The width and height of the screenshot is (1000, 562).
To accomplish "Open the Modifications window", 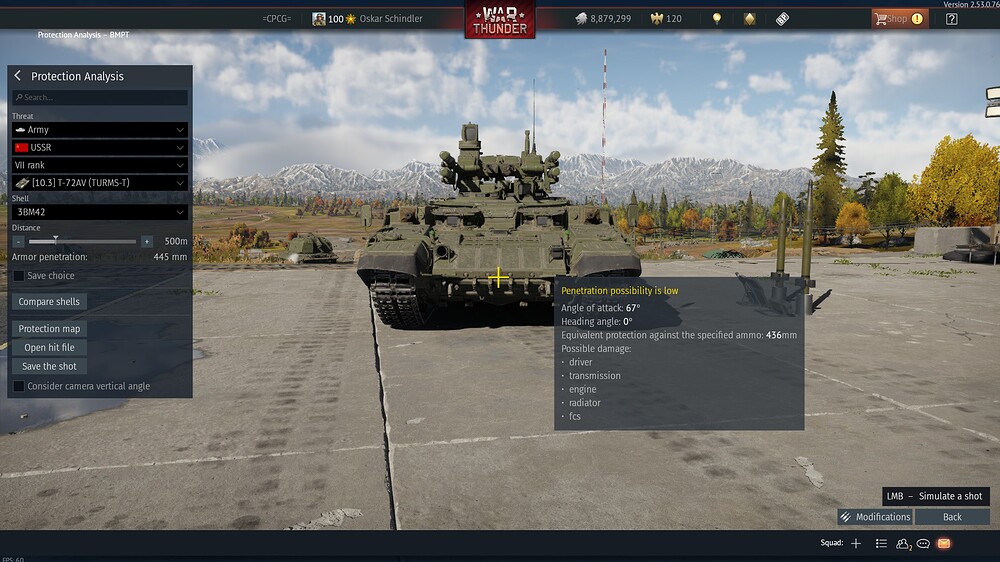I will [x=875, y=517].
